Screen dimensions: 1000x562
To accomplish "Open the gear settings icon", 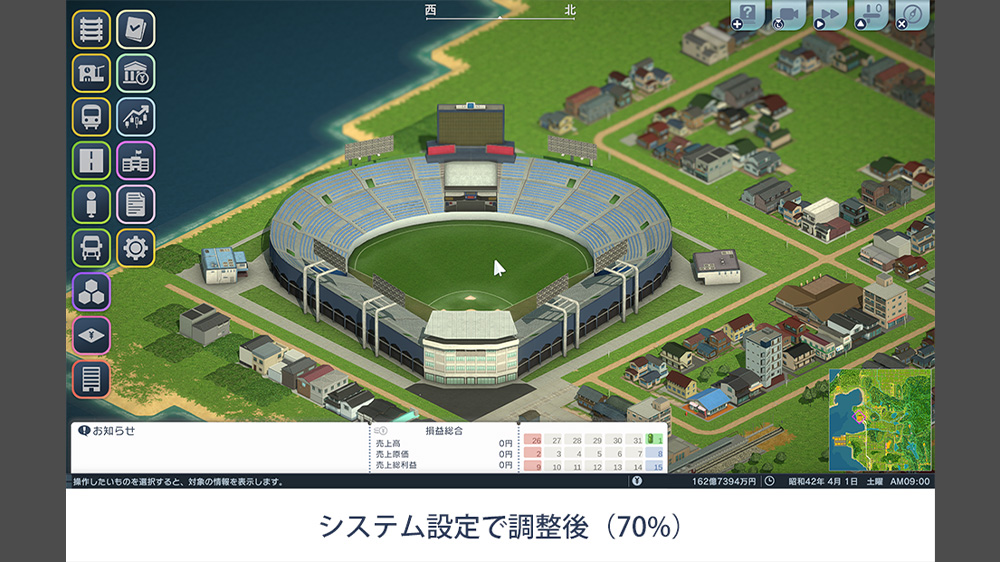I will pos(136,248).
